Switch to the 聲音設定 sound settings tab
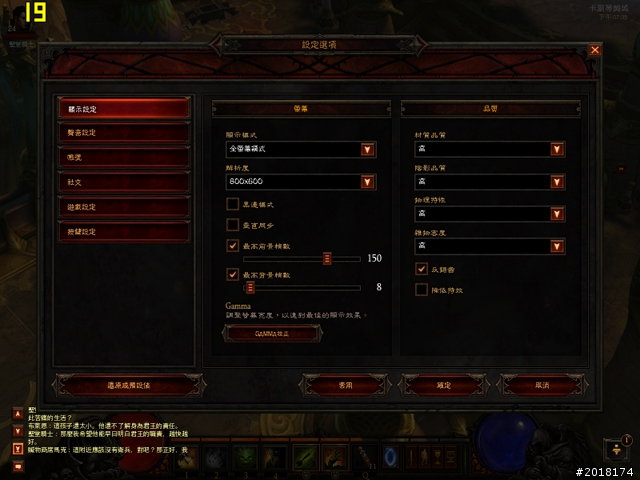 tap(124, 132)
